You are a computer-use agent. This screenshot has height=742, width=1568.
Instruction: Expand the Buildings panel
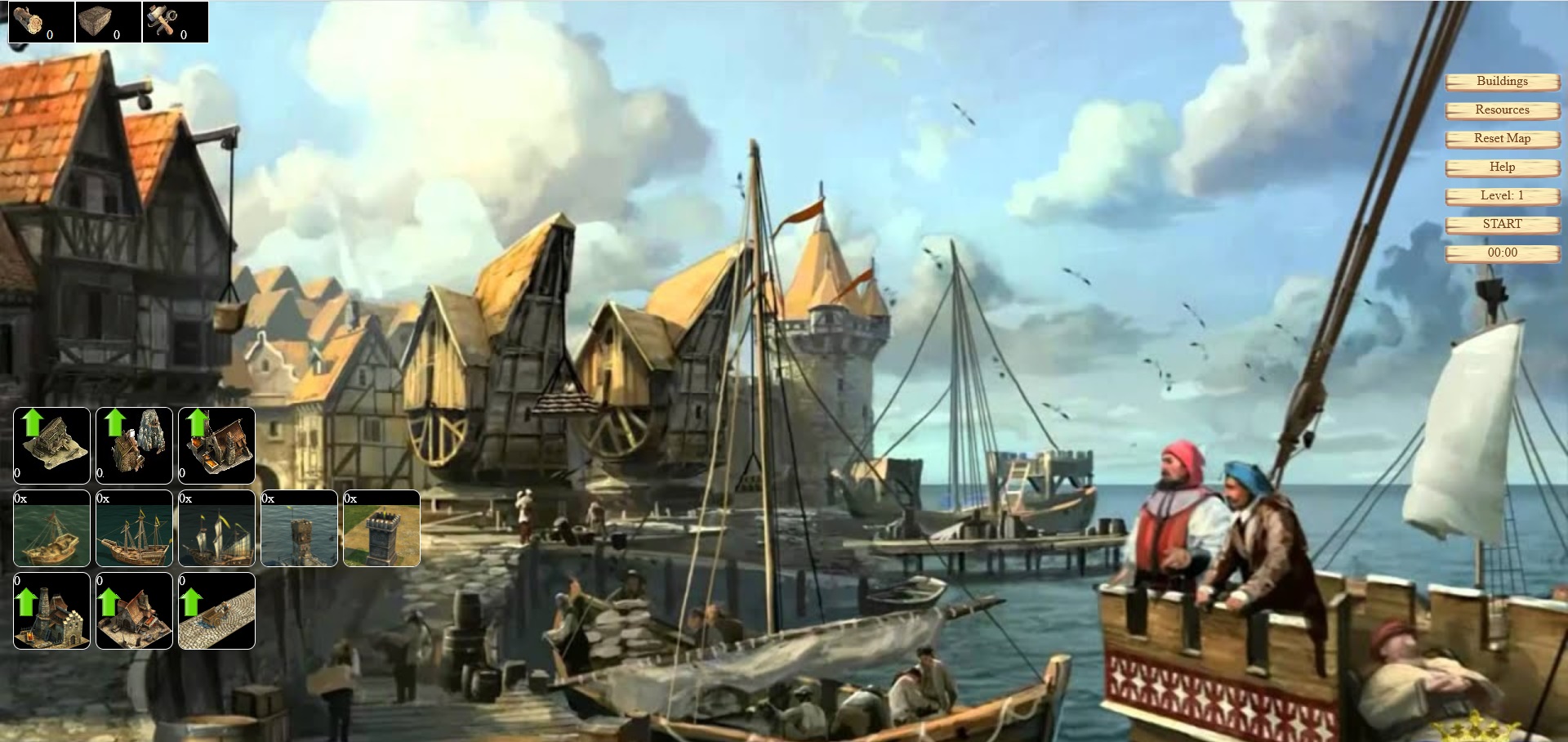[1503, 82]
